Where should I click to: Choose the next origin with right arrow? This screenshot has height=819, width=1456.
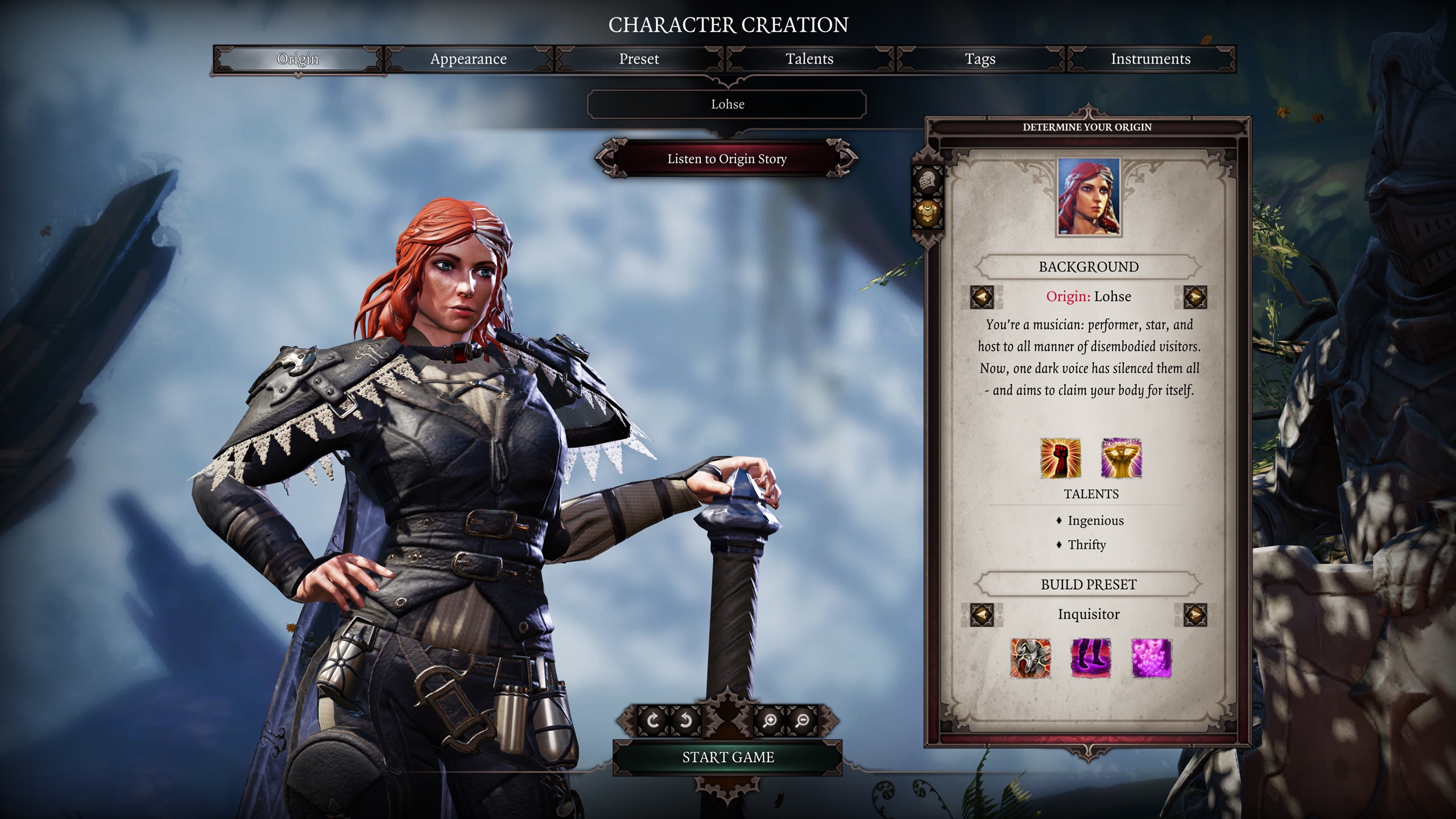tap(1195, 297)
